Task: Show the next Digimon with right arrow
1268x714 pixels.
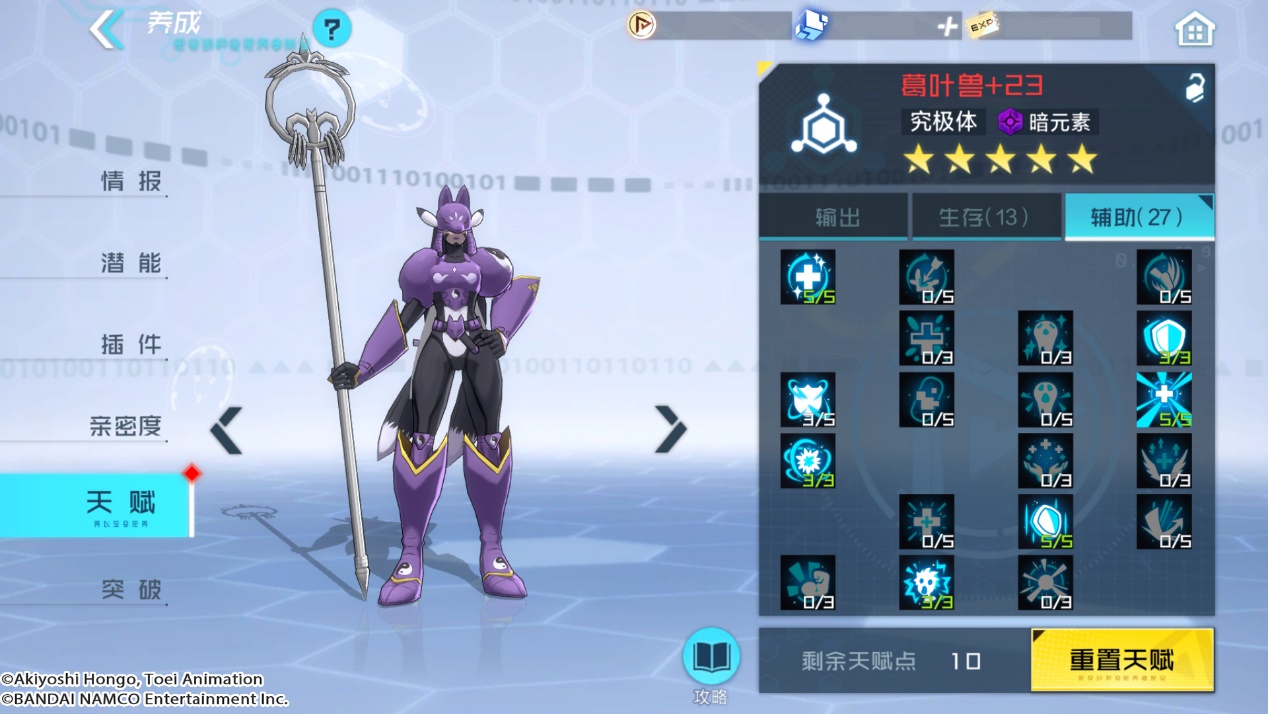Action: click(x=670, y=430)
